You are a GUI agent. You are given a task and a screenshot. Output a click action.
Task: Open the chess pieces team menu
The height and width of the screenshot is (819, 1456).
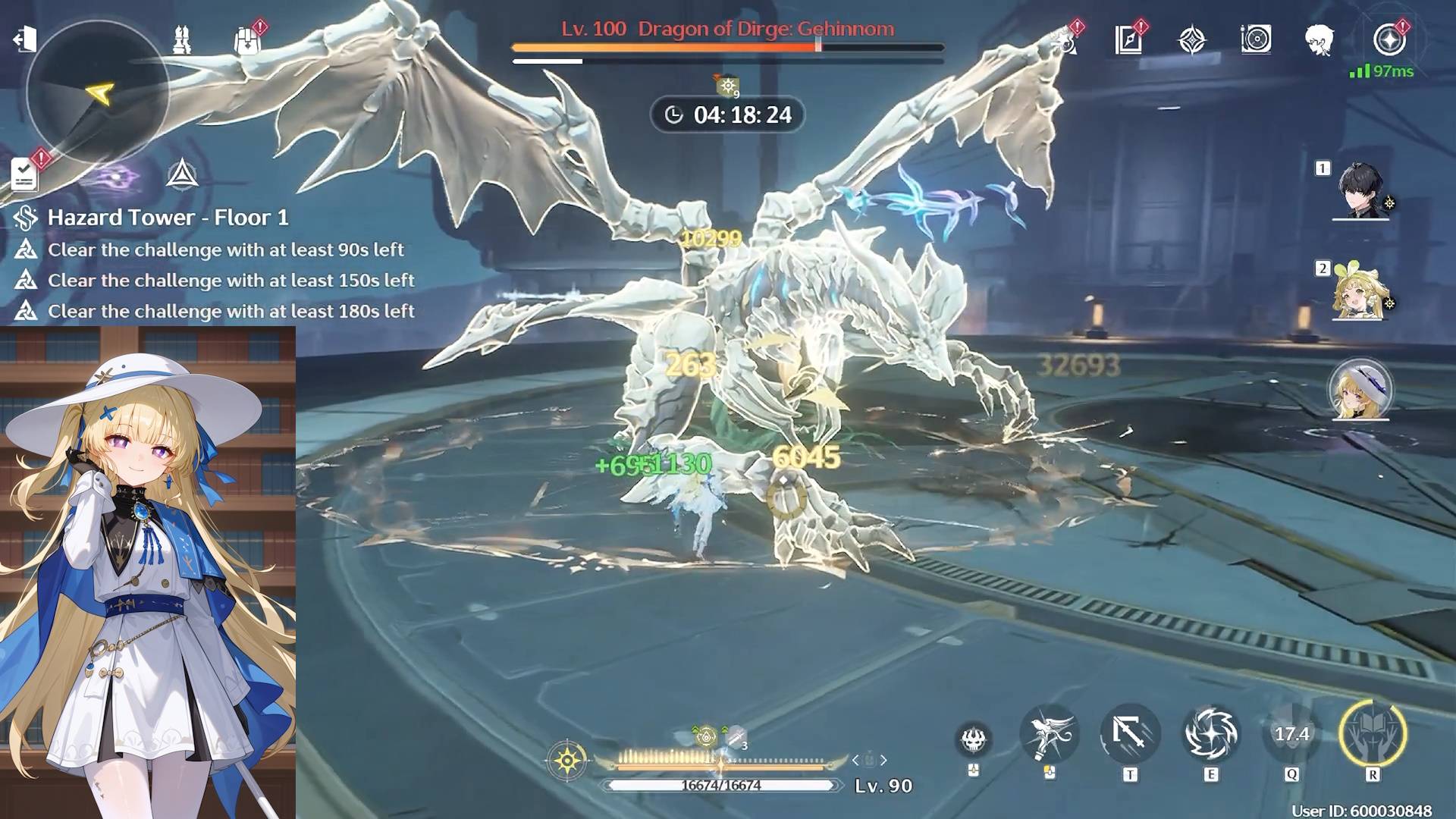click(181, 39)
